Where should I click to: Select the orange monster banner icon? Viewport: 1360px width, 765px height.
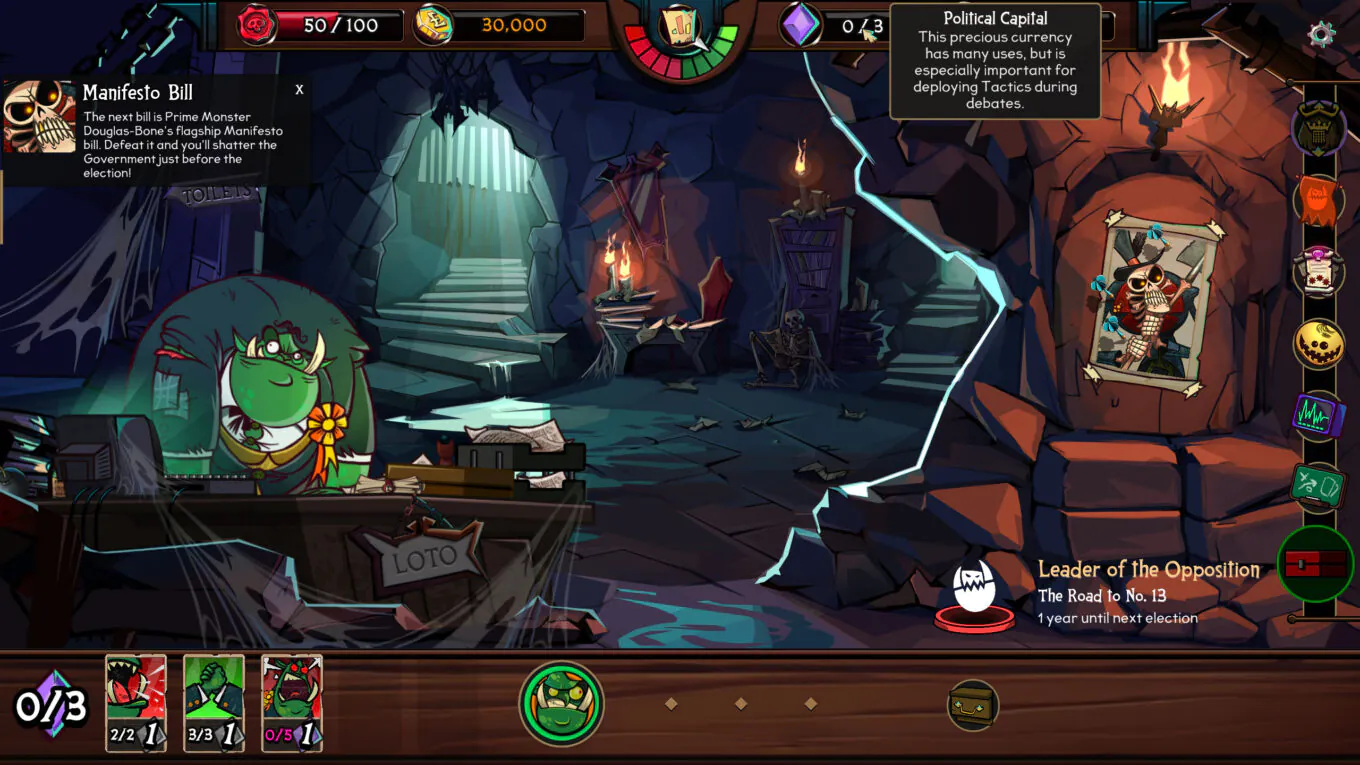pos(1319,199)
